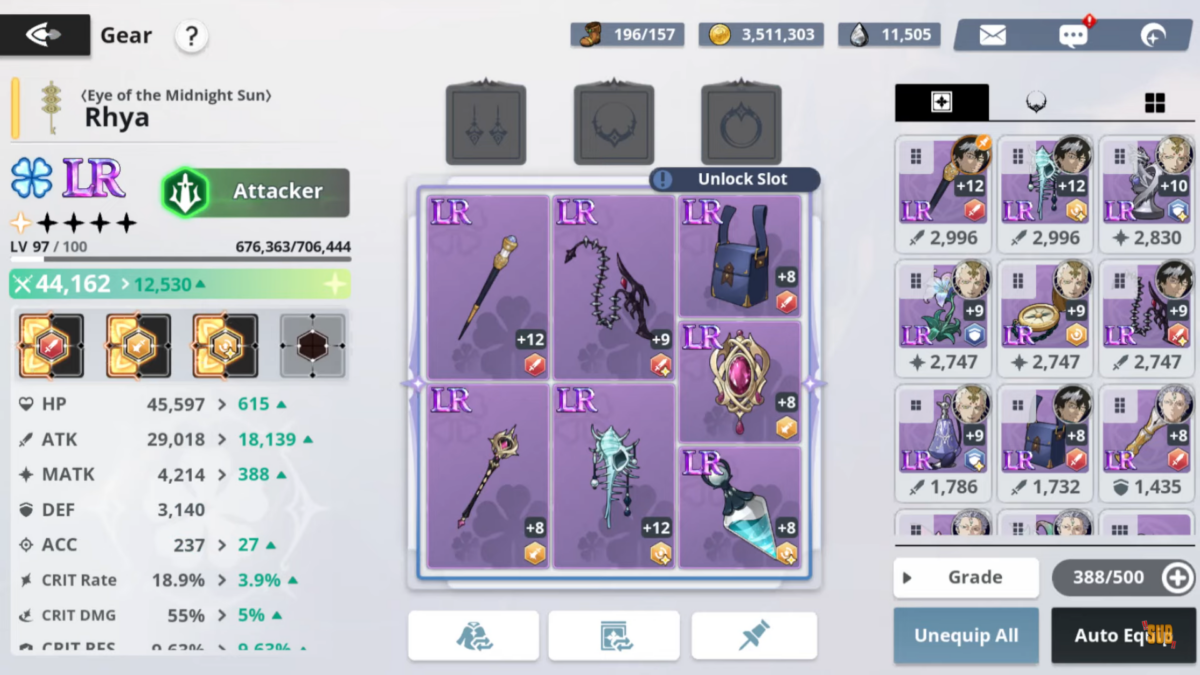This screenshot has height=675, width=1200.
Task: Click the pin button below gear grid
Action: (x=754, y=636)
